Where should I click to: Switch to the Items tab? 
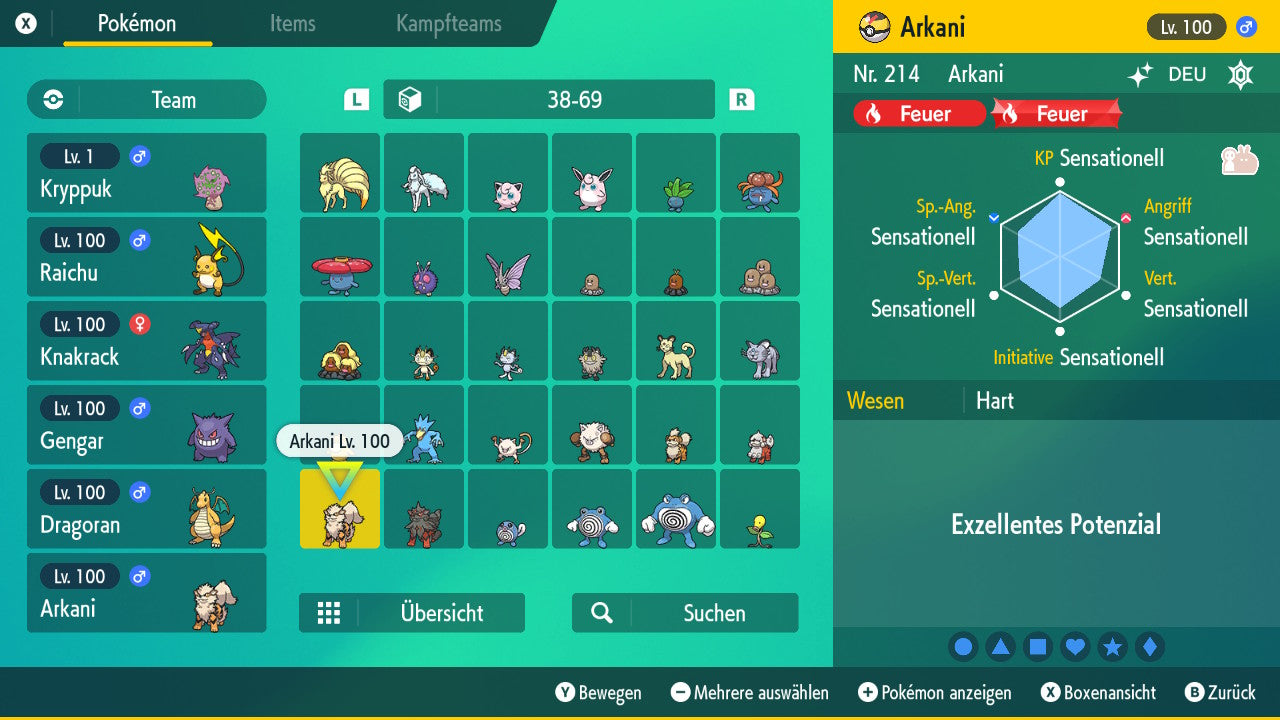pyautogui.click(x=292, y=24)
